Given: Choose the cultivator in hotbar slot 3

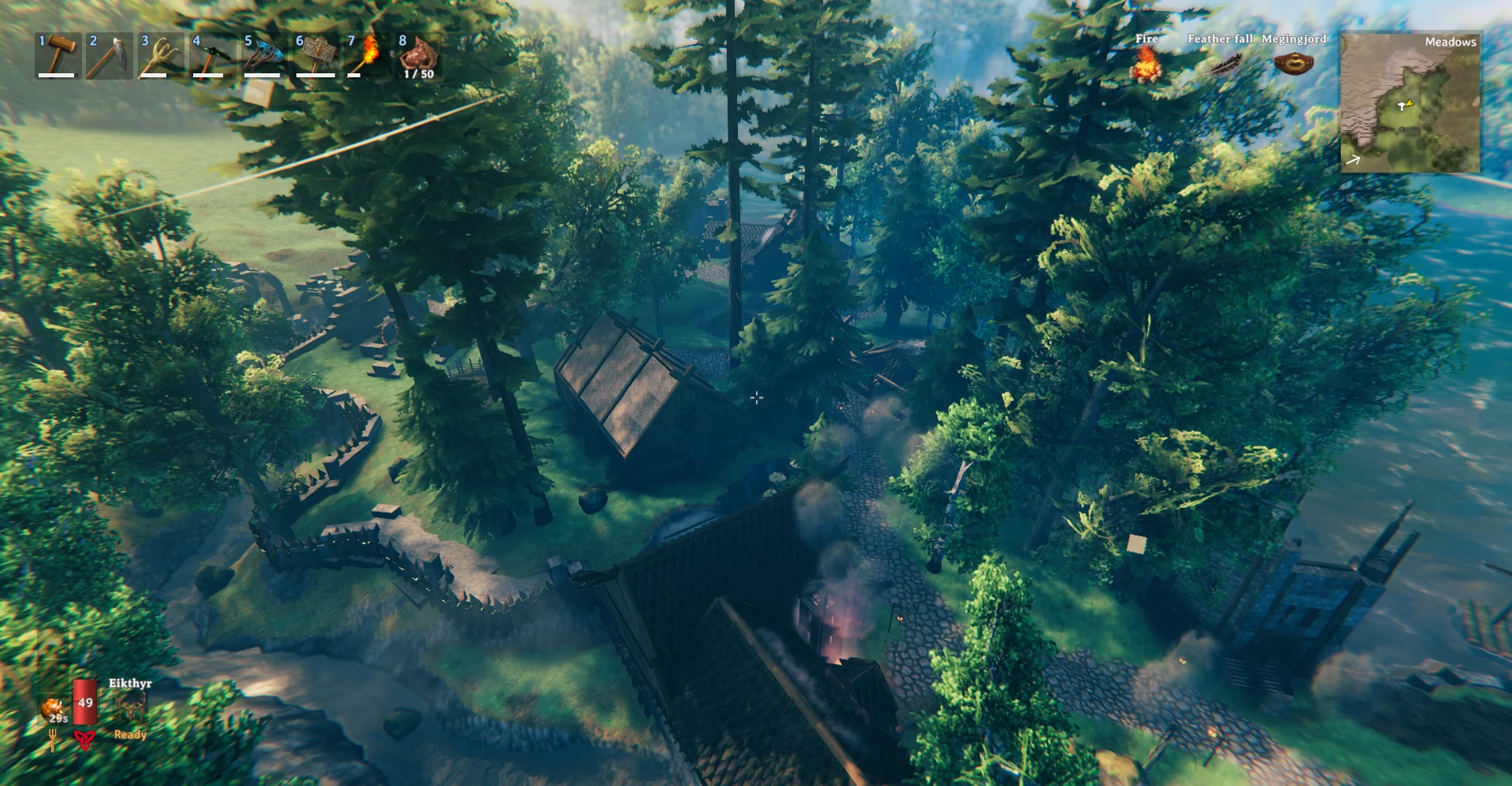Looking at the screenshot, I should click(x=161, y=55).
